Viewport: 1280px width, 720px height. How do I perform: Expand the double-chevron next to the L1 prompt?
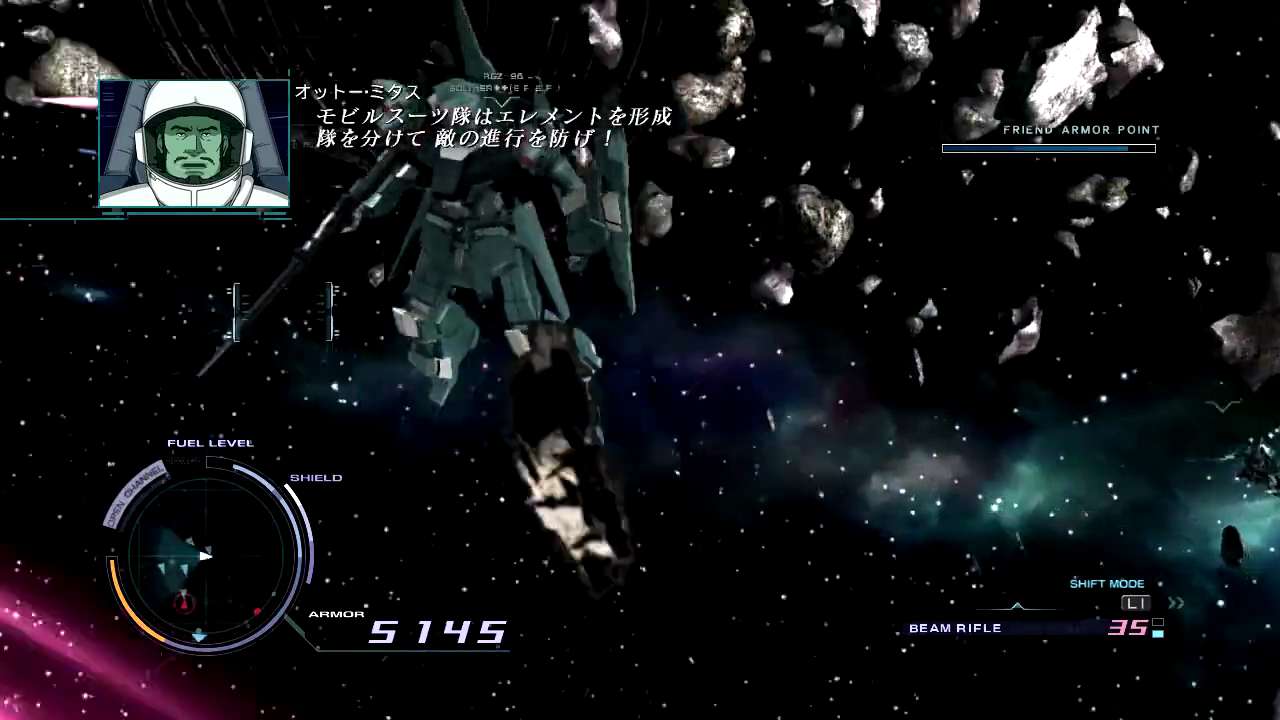1176,602
